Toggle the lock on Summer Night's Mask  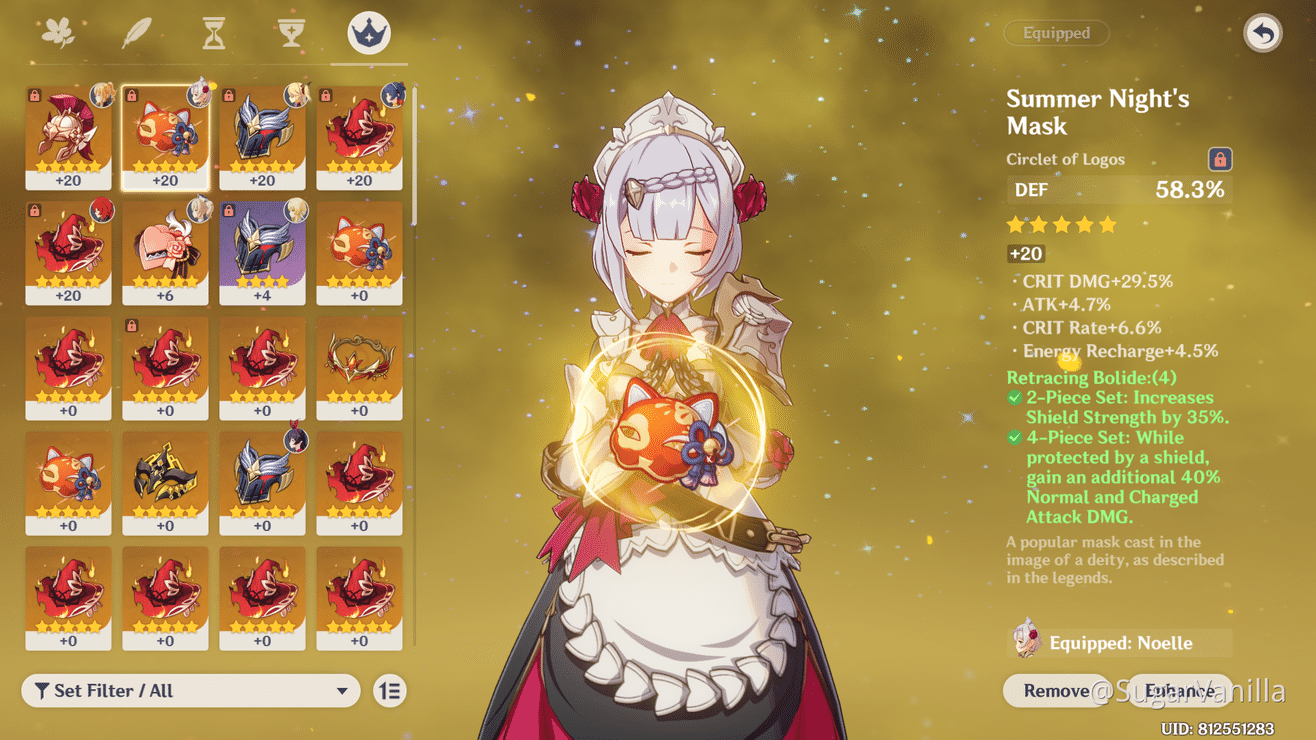[1222, 158]
